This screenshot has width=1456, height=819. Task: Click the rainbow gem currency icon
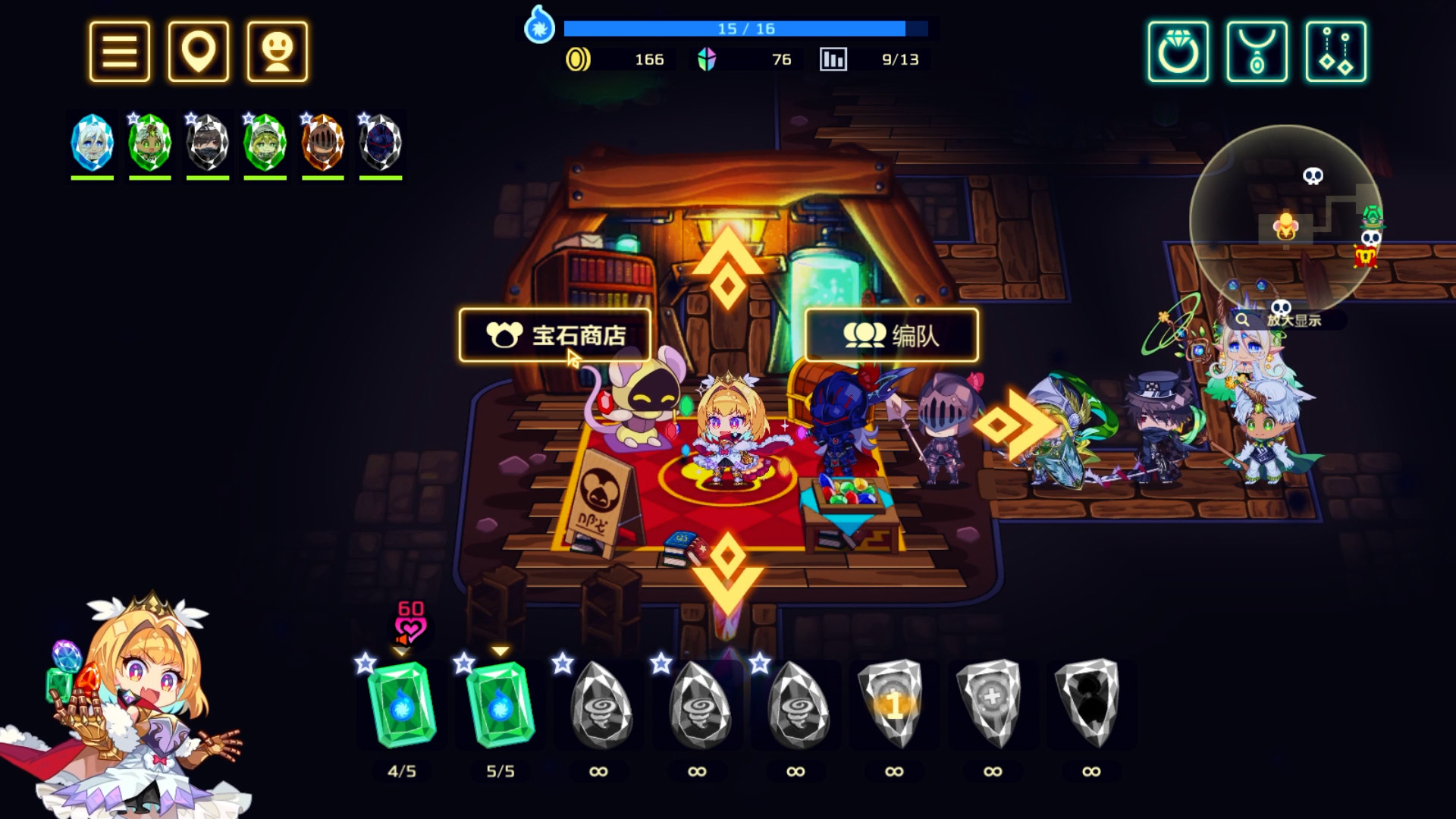(706, 58)
